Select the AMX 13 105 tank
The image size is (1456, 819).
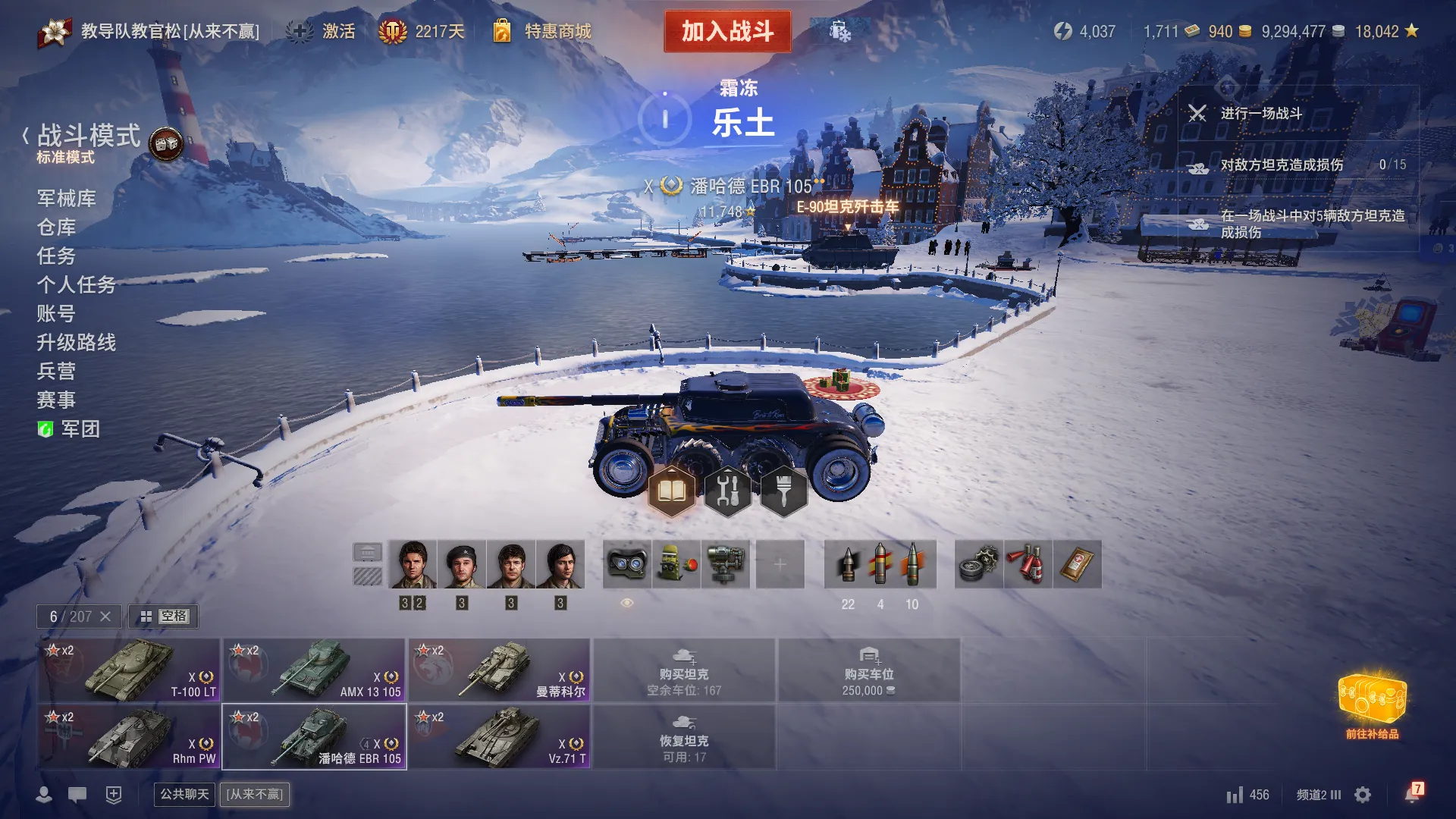click(x=314, y=670)
